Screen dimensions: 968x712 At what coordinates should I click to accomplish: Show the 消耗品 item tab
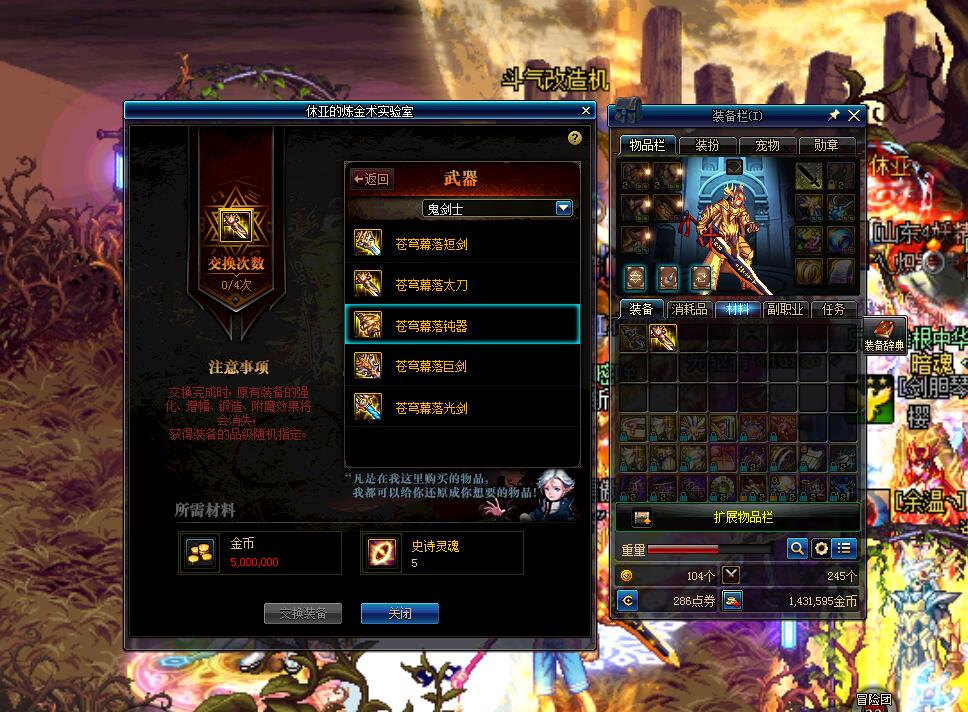coord(689,309)
